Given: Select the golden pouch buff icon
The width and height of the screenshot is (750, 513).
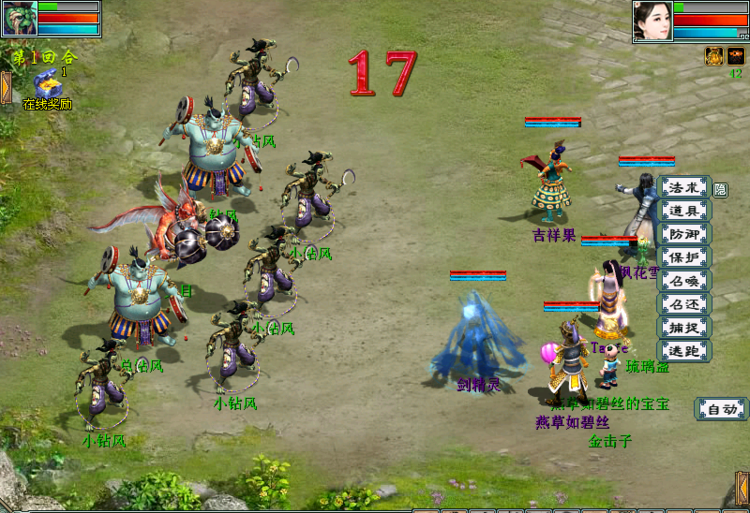Looking at the screenshot, I should tap(715, 56).
